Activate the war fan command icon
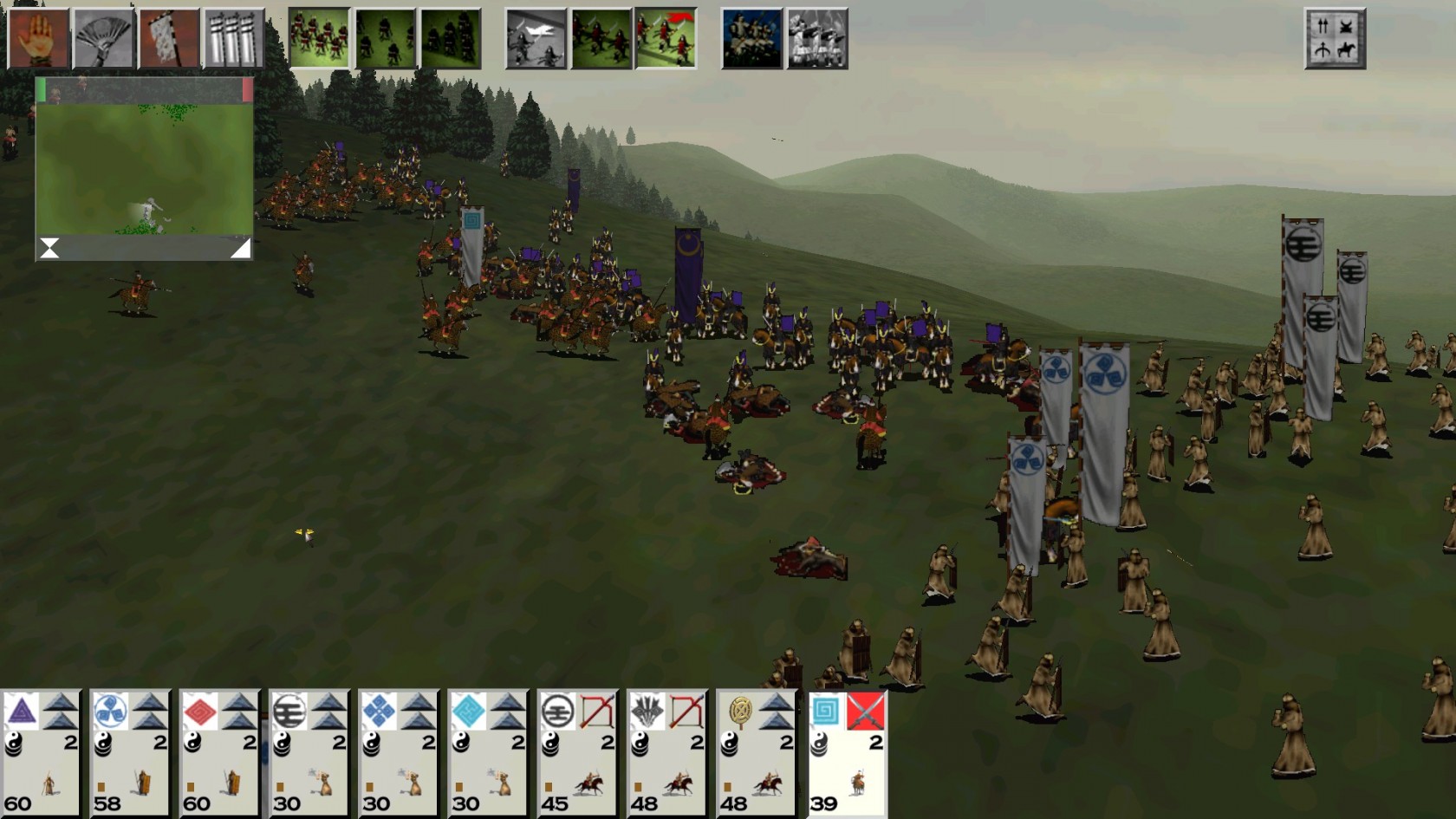 pos(103,39)
